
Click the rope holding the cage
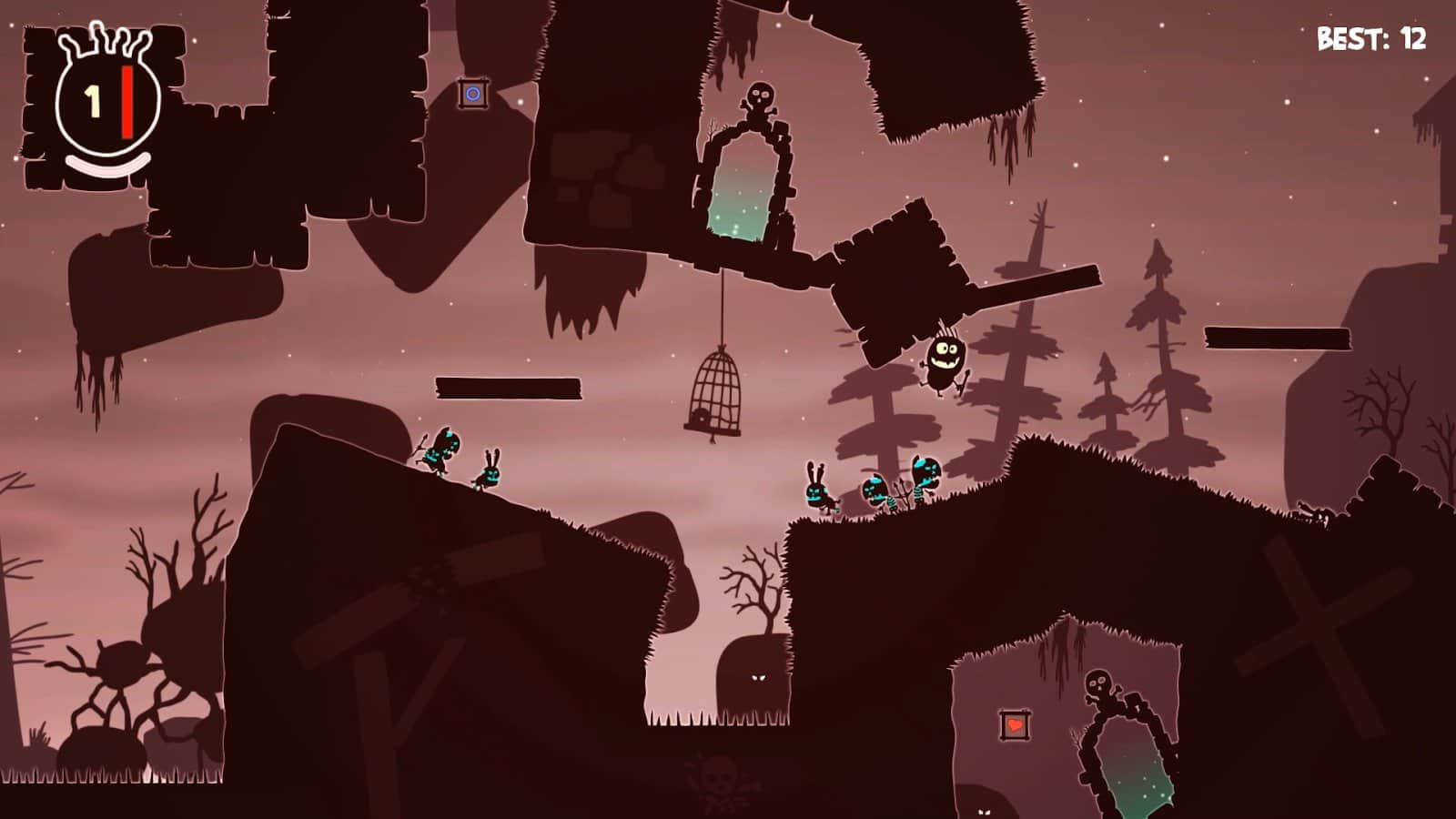pos(723,309)
